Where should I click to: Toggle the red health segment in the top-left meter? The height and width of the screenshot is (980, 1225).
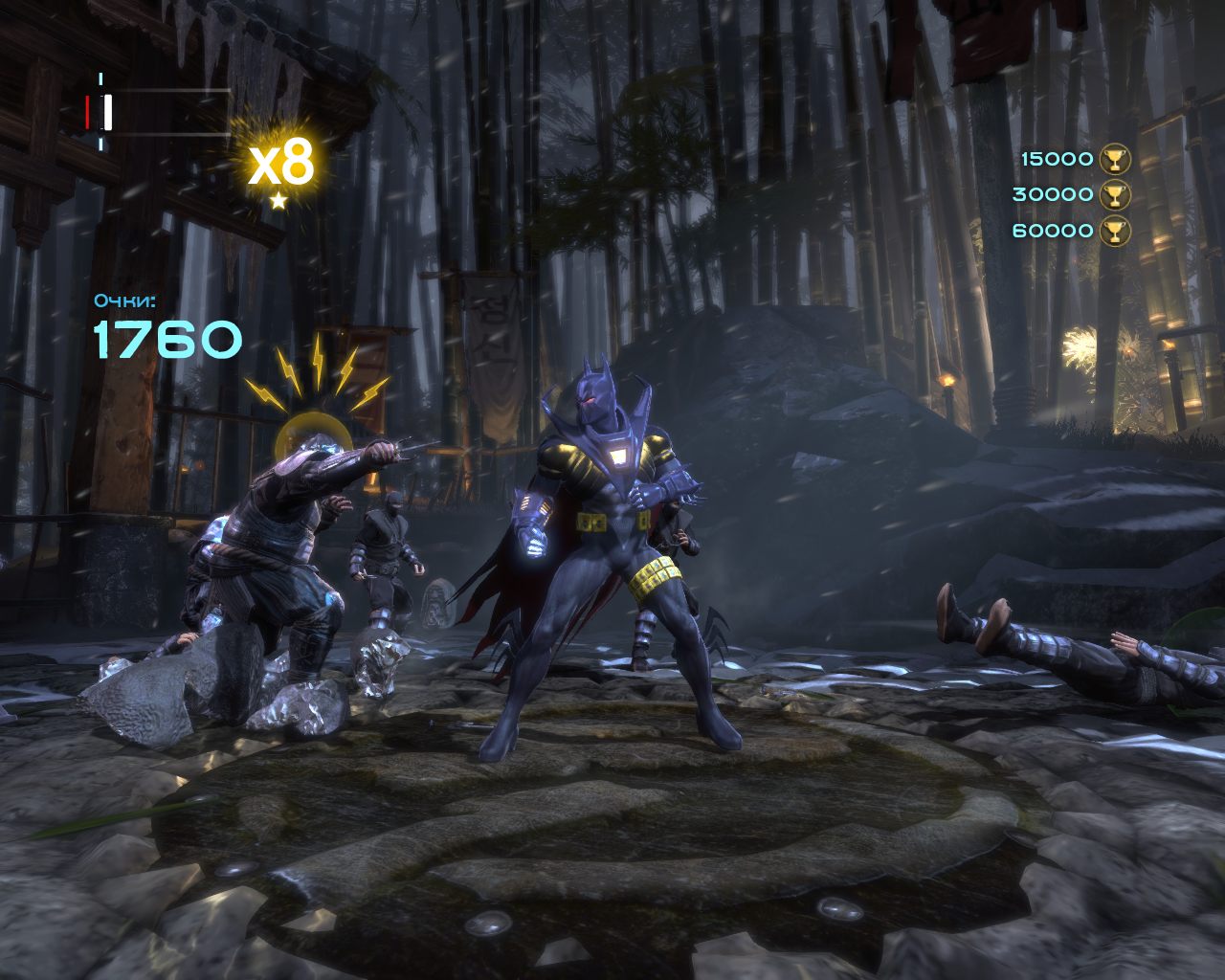click(87, 111)
